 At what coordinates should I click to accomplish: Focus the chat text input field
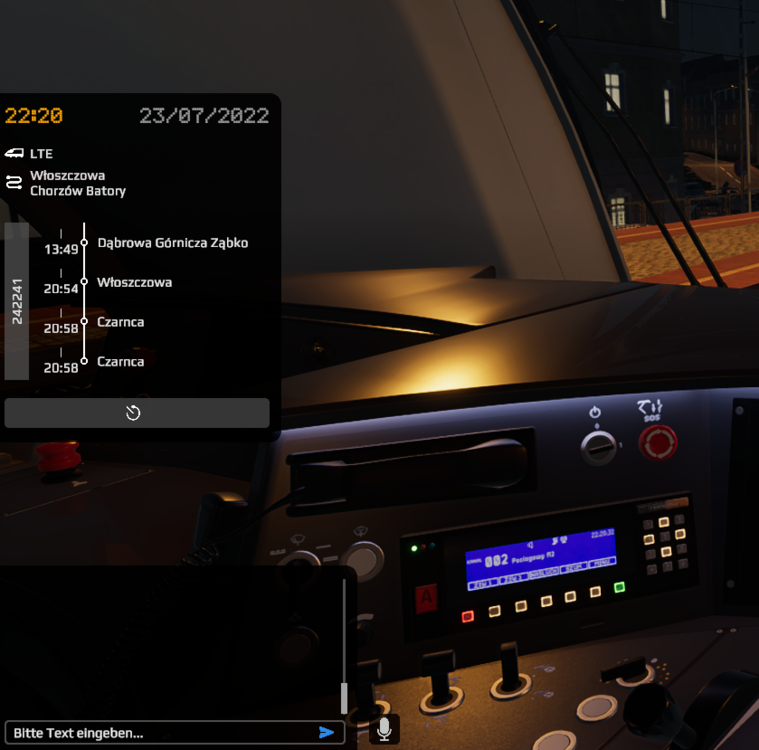tap(160, 733)
